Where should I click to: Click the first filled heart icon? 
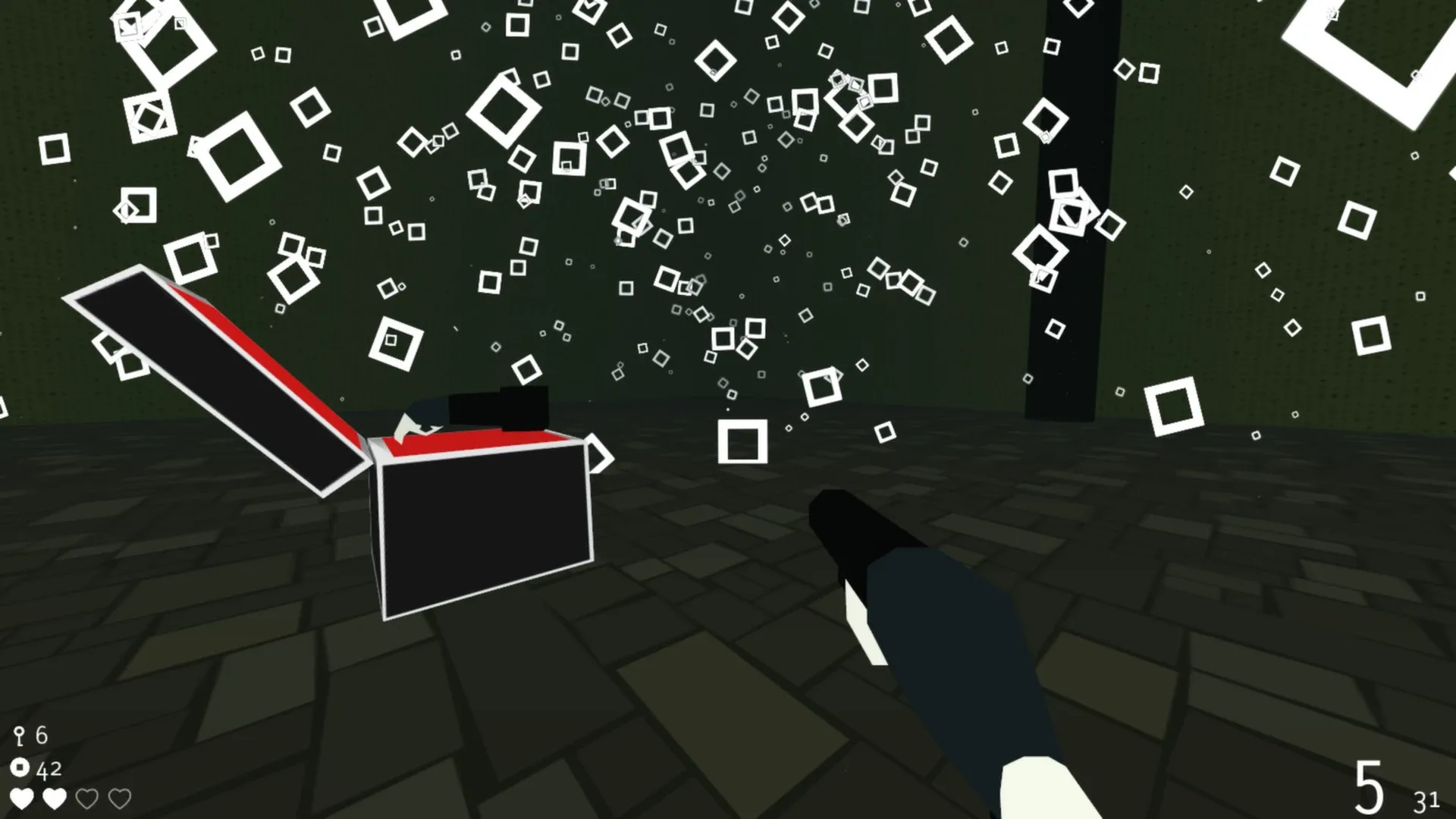tap(24, 799)
